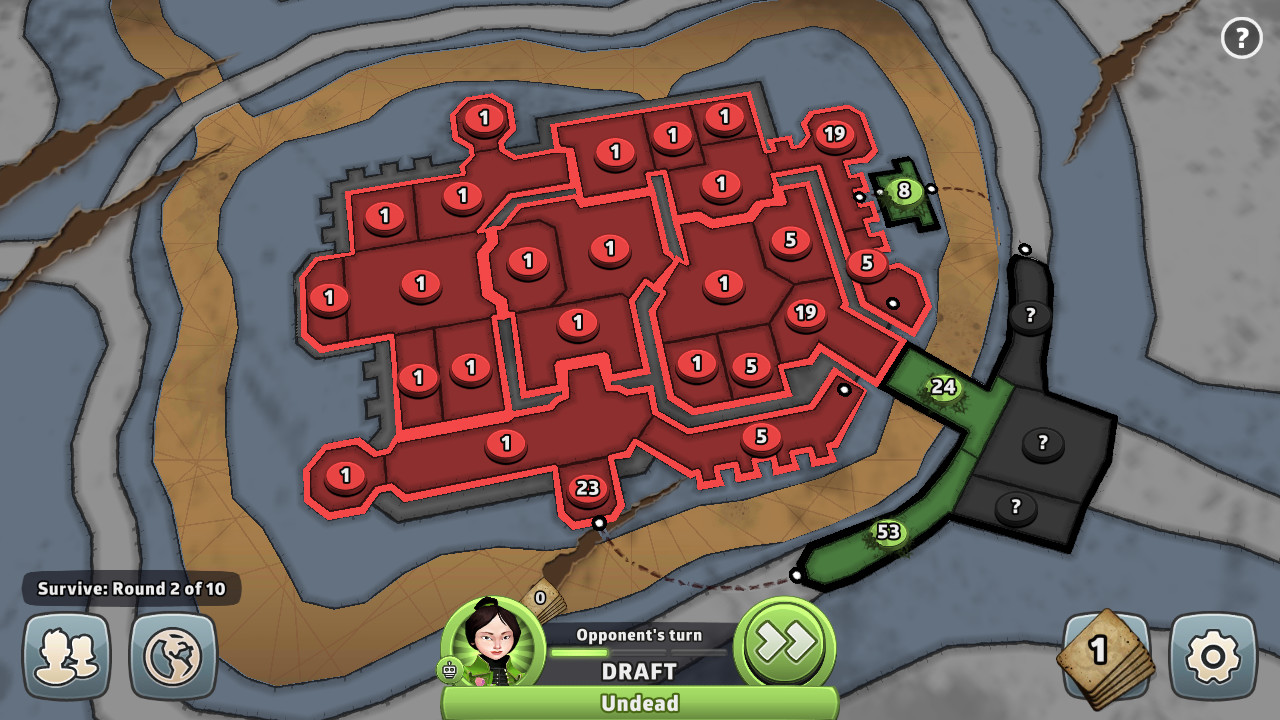The image size is (1280, 720).
Task: Click the Opponent's turn text
Action: click(x=640, y=634)
